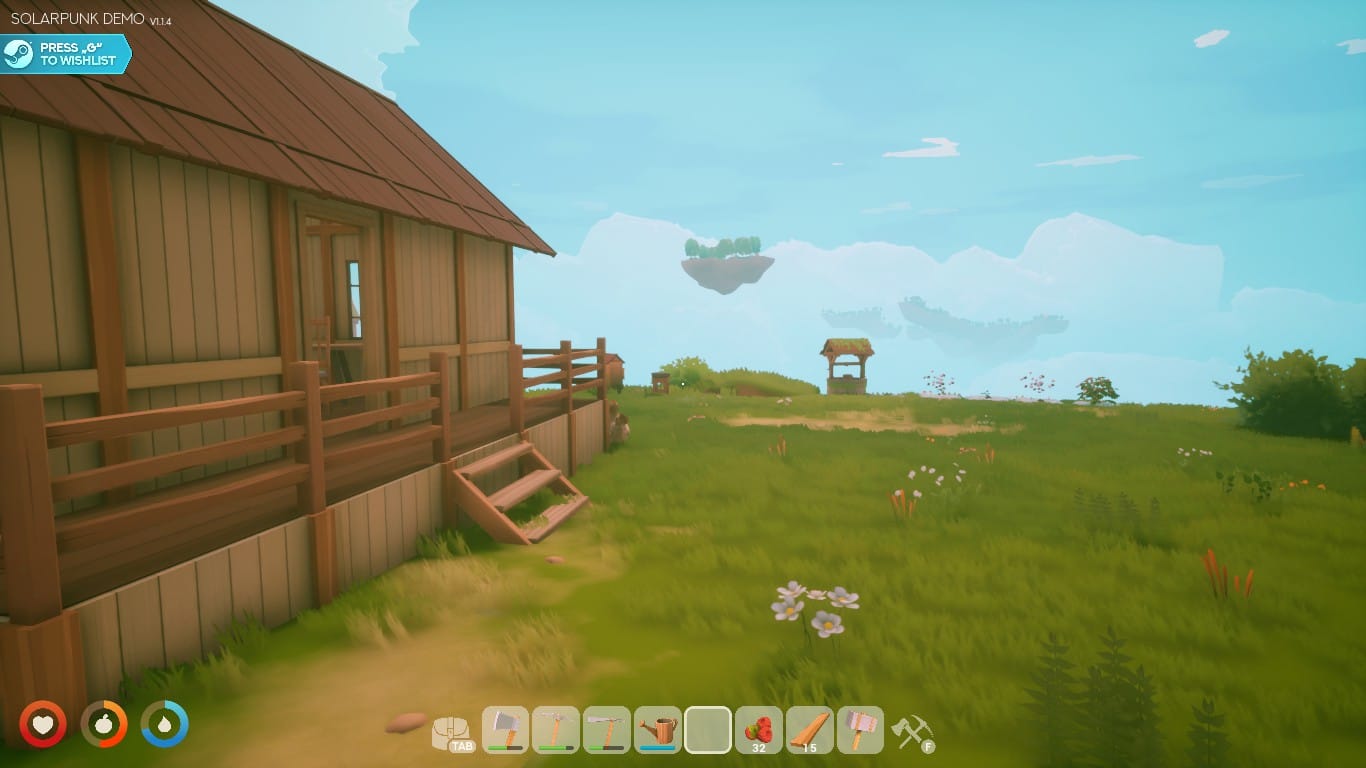Open the crossed axe and pickaxe crafting icon
Image resolution: width=1366 pixels, height=768 pixels.
(911, 732)
